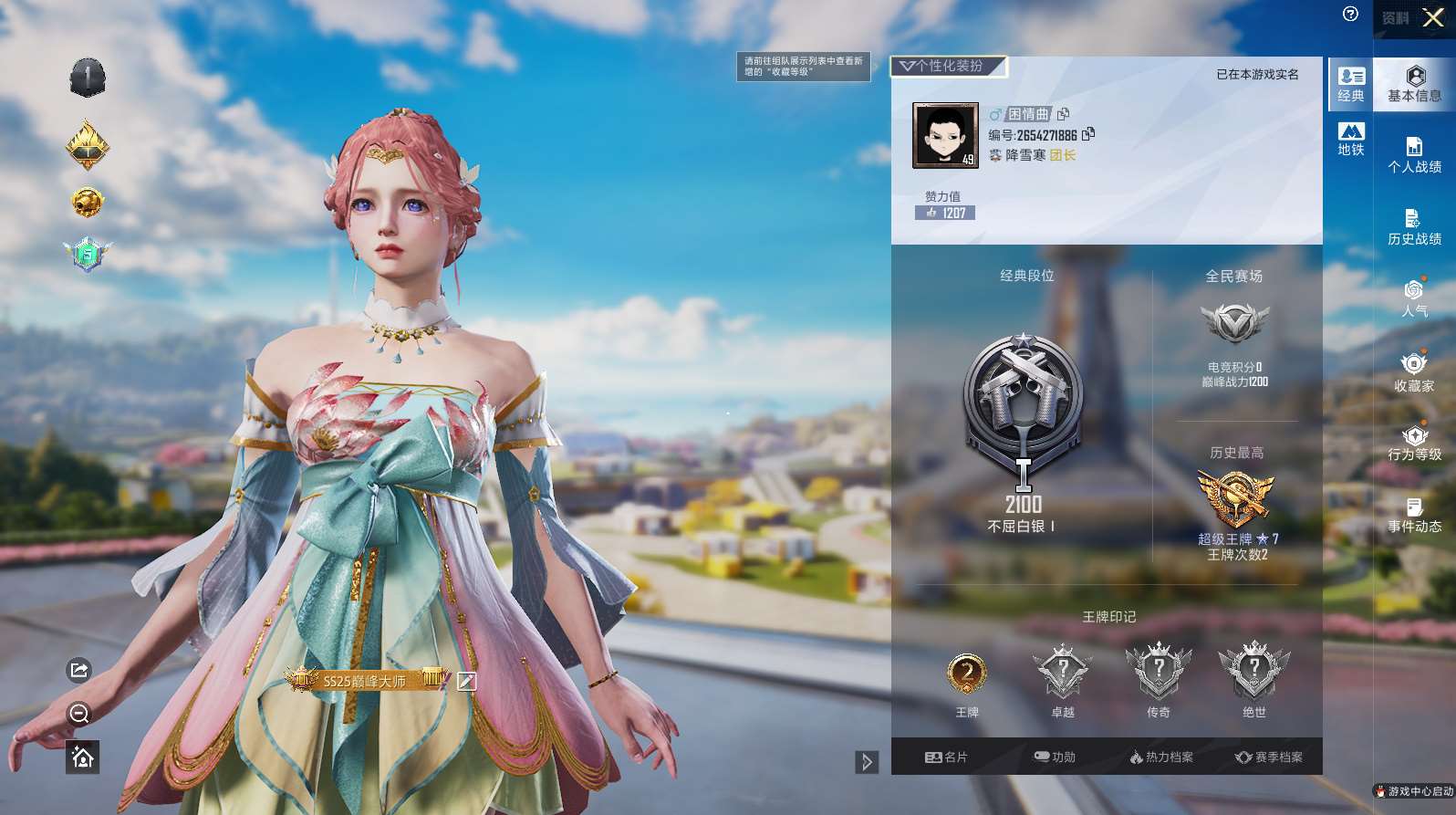Click the player avatar portrait
Image resolution: width=1456 pixels, height=815 pixels.
coord(945,135)
